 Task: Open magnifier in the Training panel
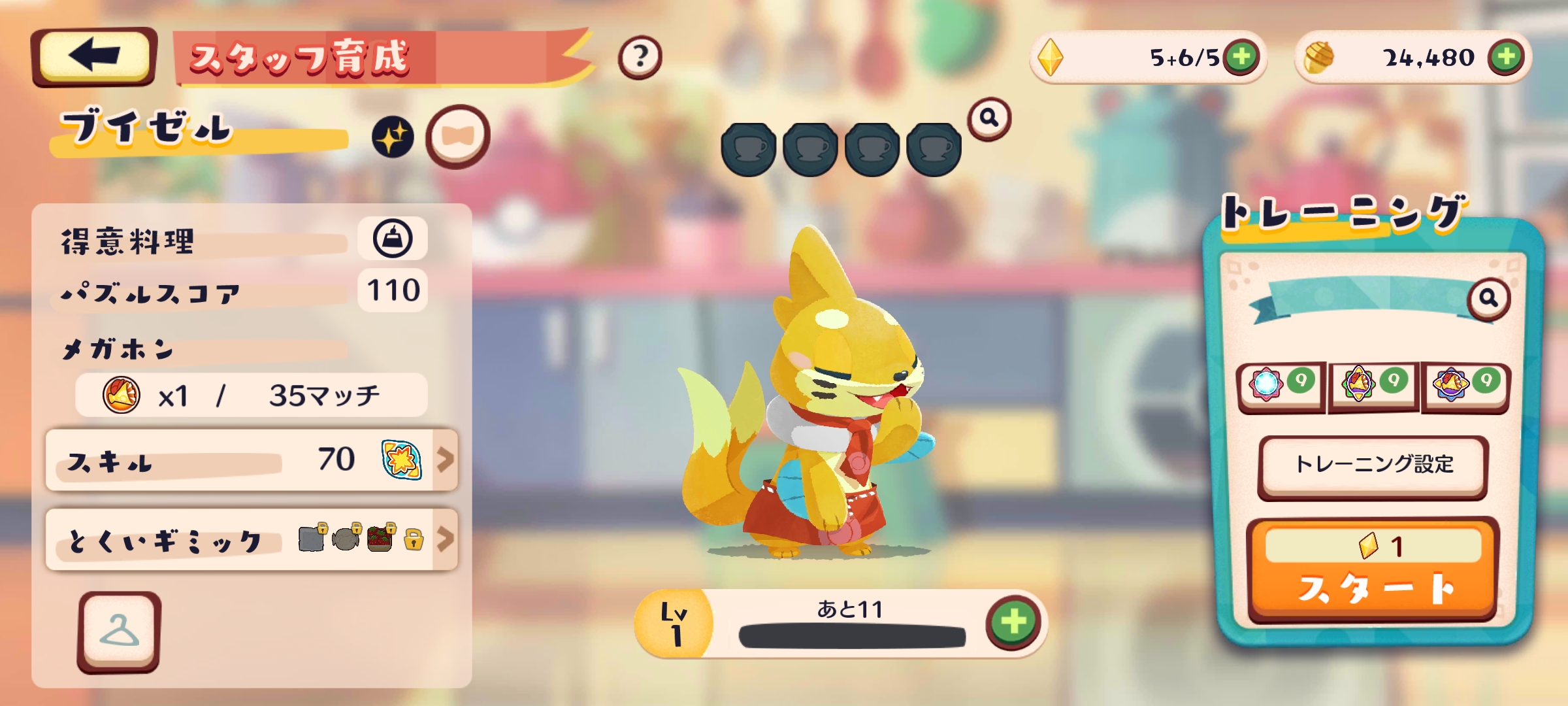click(x=1488, y=299)
